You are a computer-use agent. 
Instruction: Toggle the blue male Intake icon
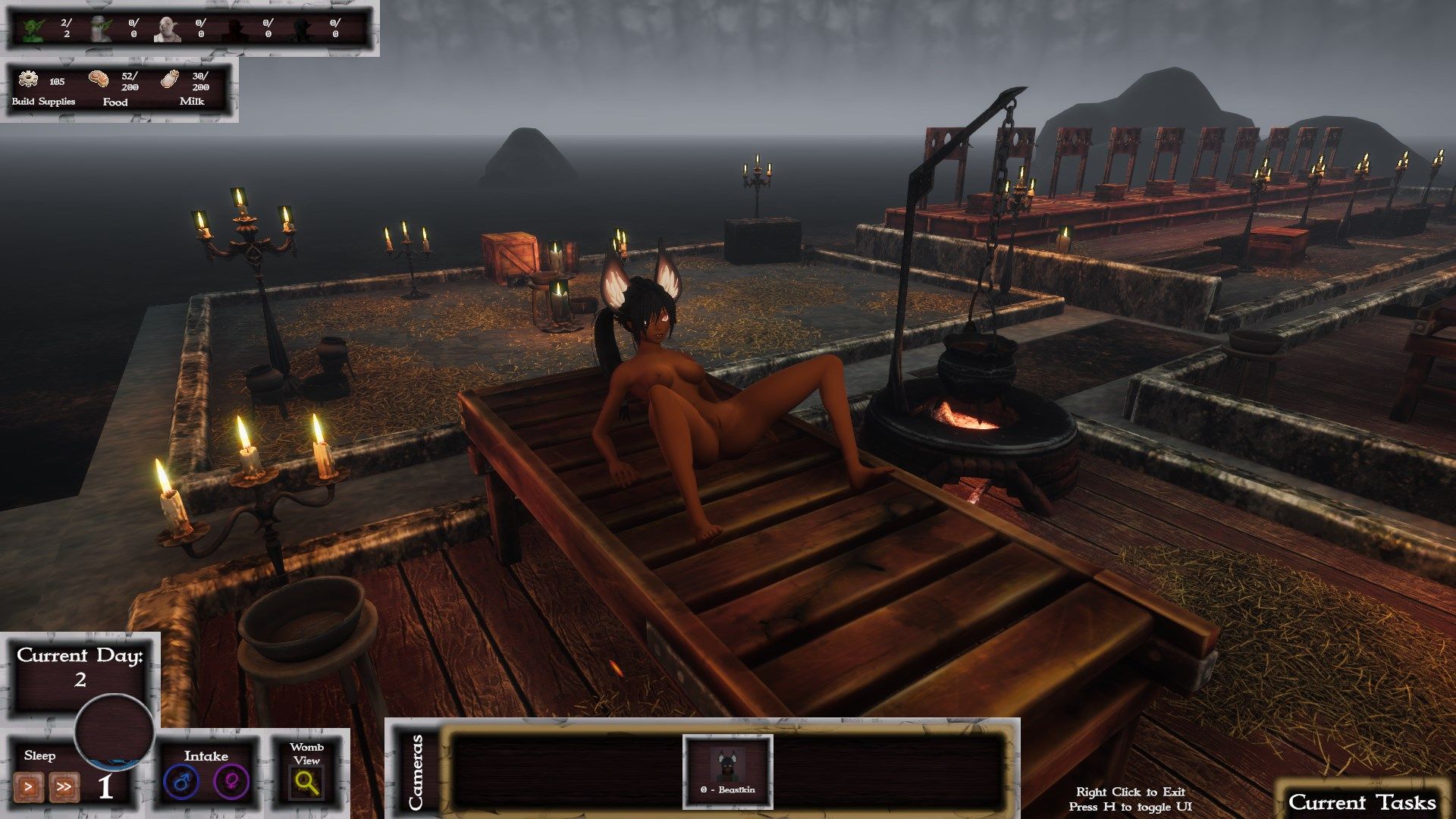point(181,783)
